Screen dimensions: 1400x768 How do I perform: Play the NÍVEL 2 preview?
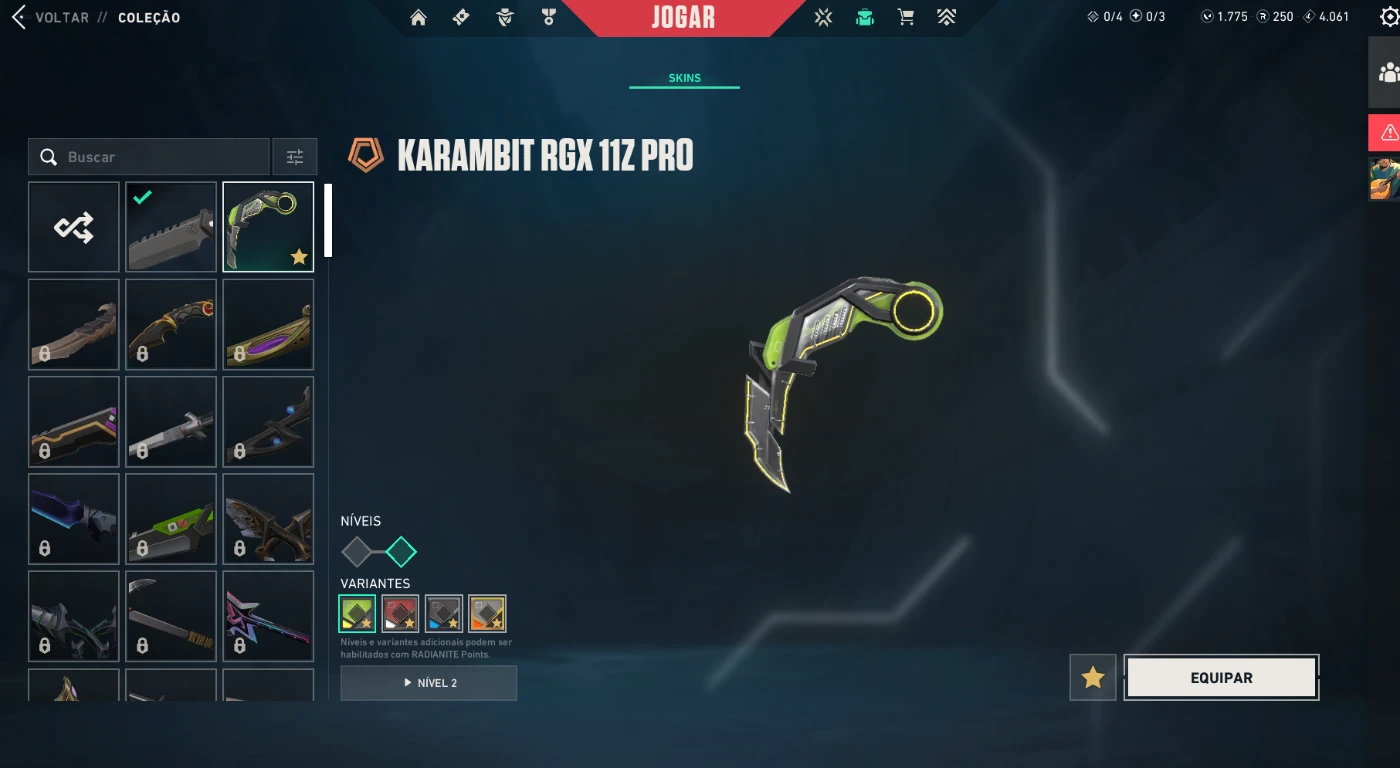[428, 683]
